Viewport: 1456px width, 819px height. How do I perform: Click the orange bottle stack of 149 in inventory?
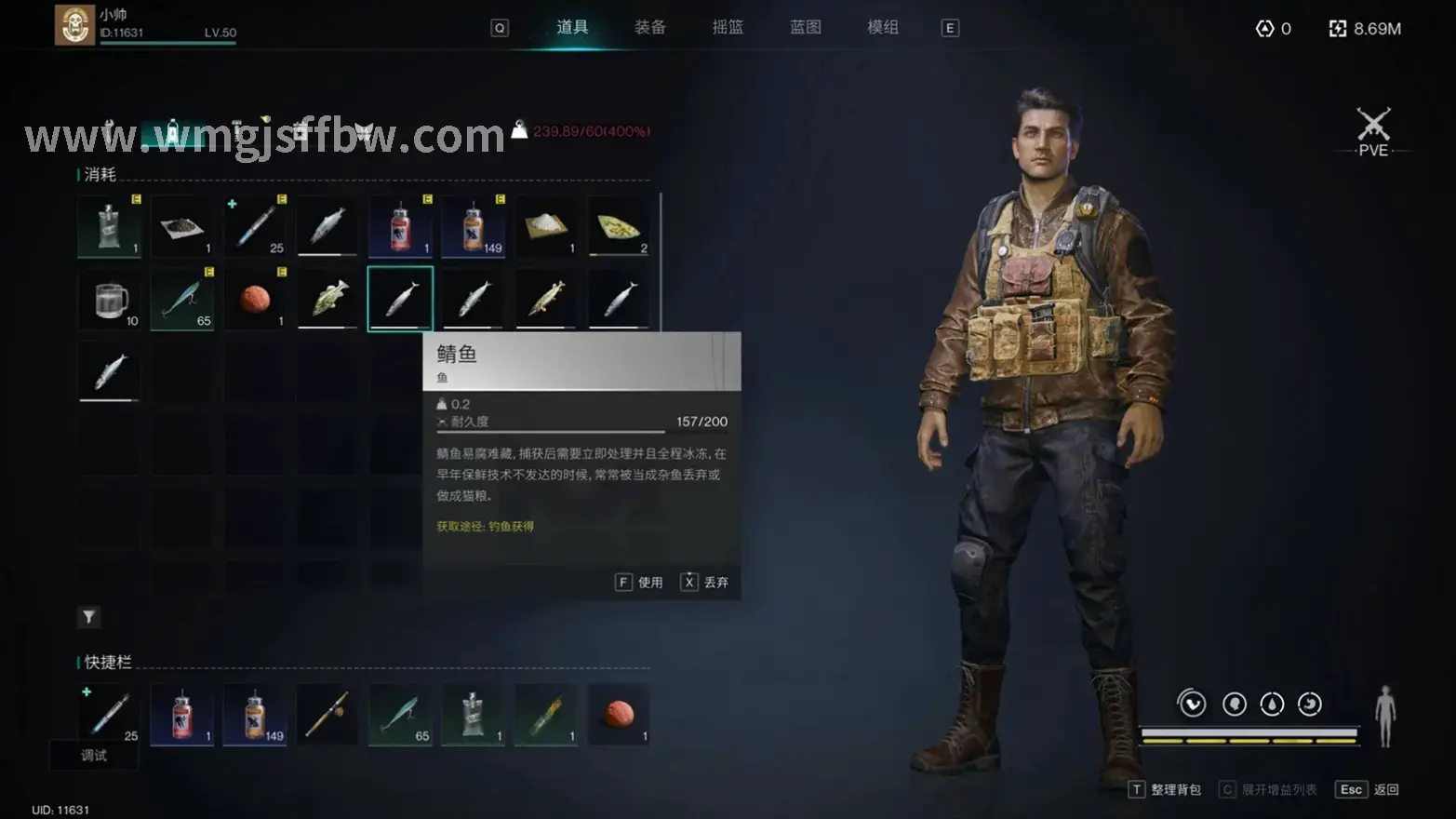pos(474,227)
